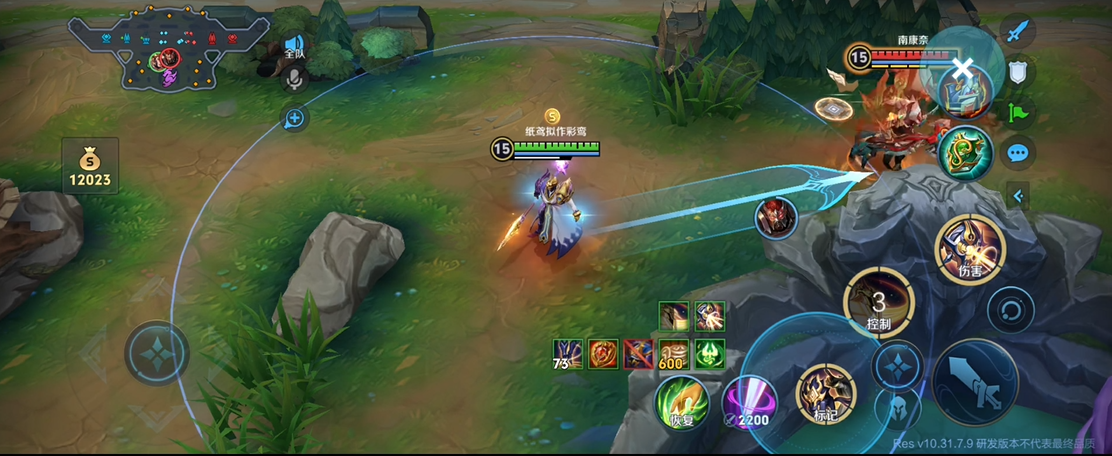Tap the circular swirl button by the attack
The height and width of the screenshot is (456, 1112).
[x=1010, y=309]
